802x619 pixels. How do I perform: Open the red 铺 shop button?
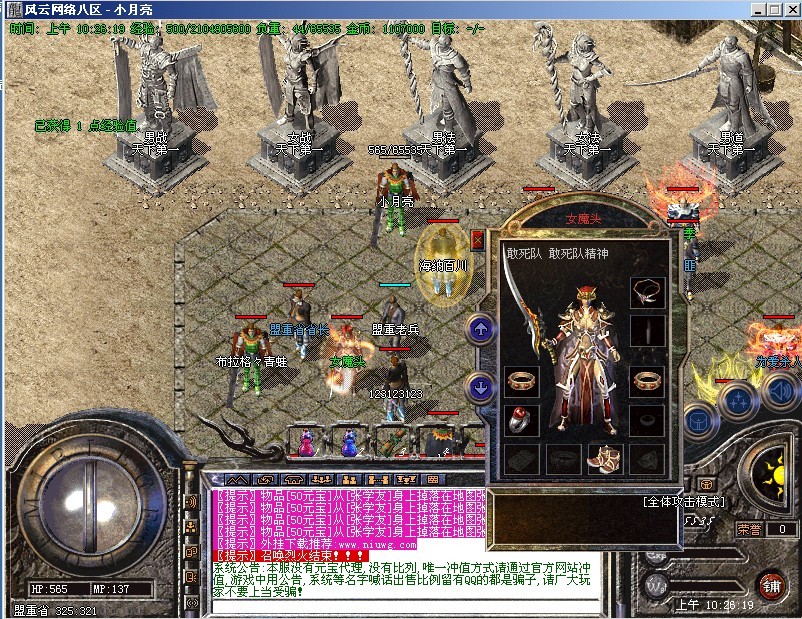tap(770, 584)
